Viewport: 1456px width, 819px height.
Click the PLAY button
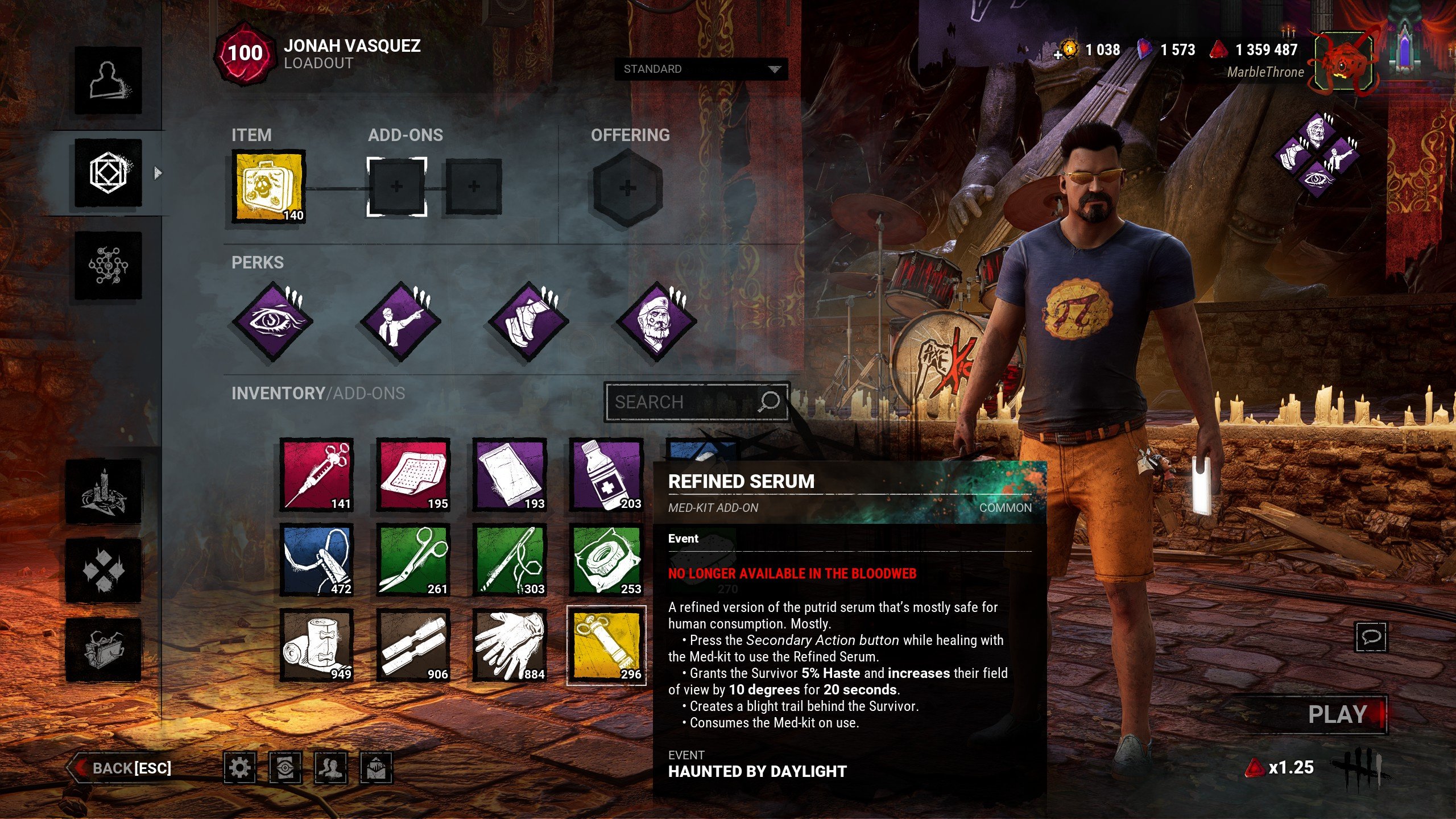[x=1337, y=714]
